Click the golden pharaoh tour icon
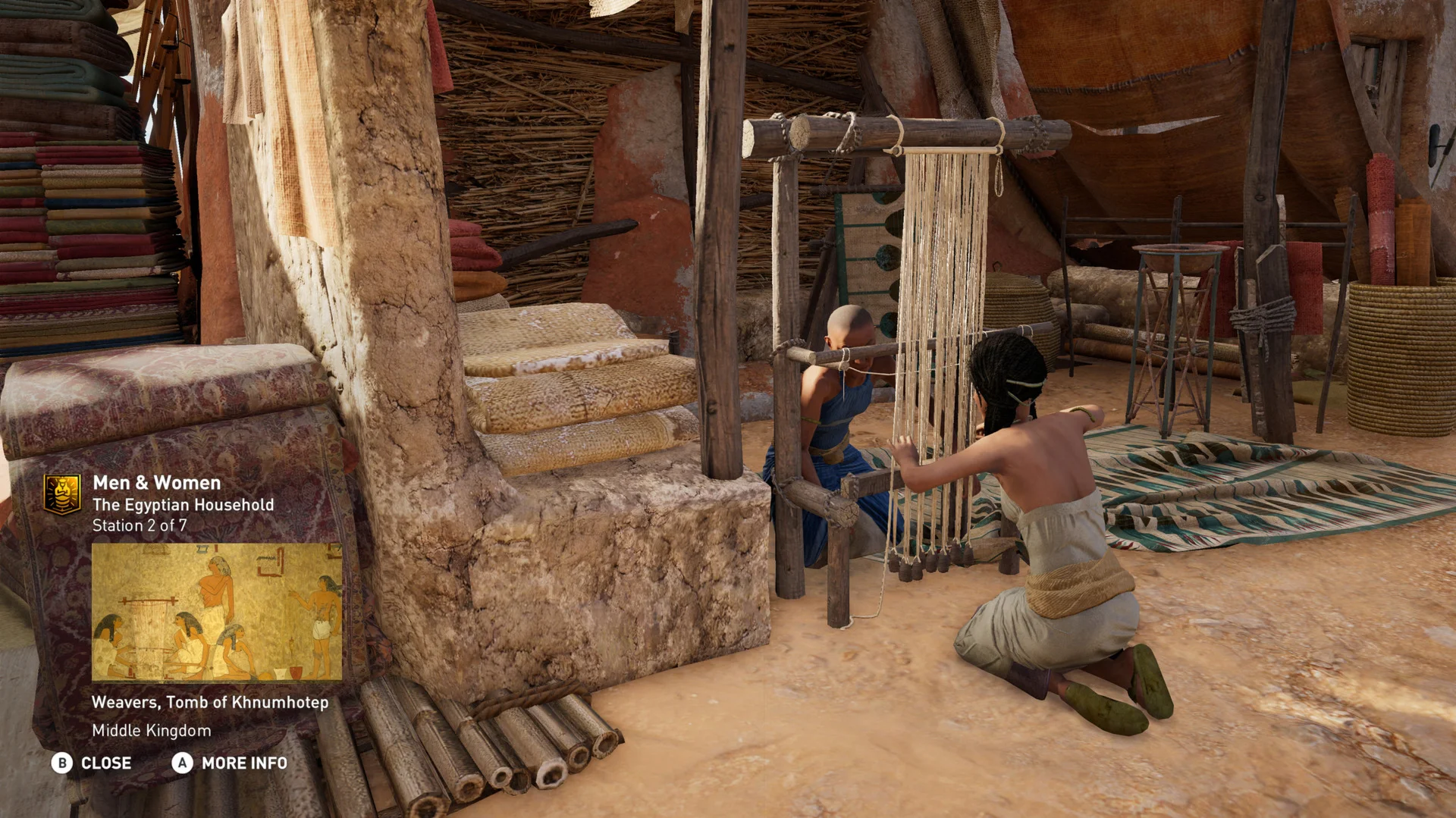1456x818 pixels. click(62, 494)
